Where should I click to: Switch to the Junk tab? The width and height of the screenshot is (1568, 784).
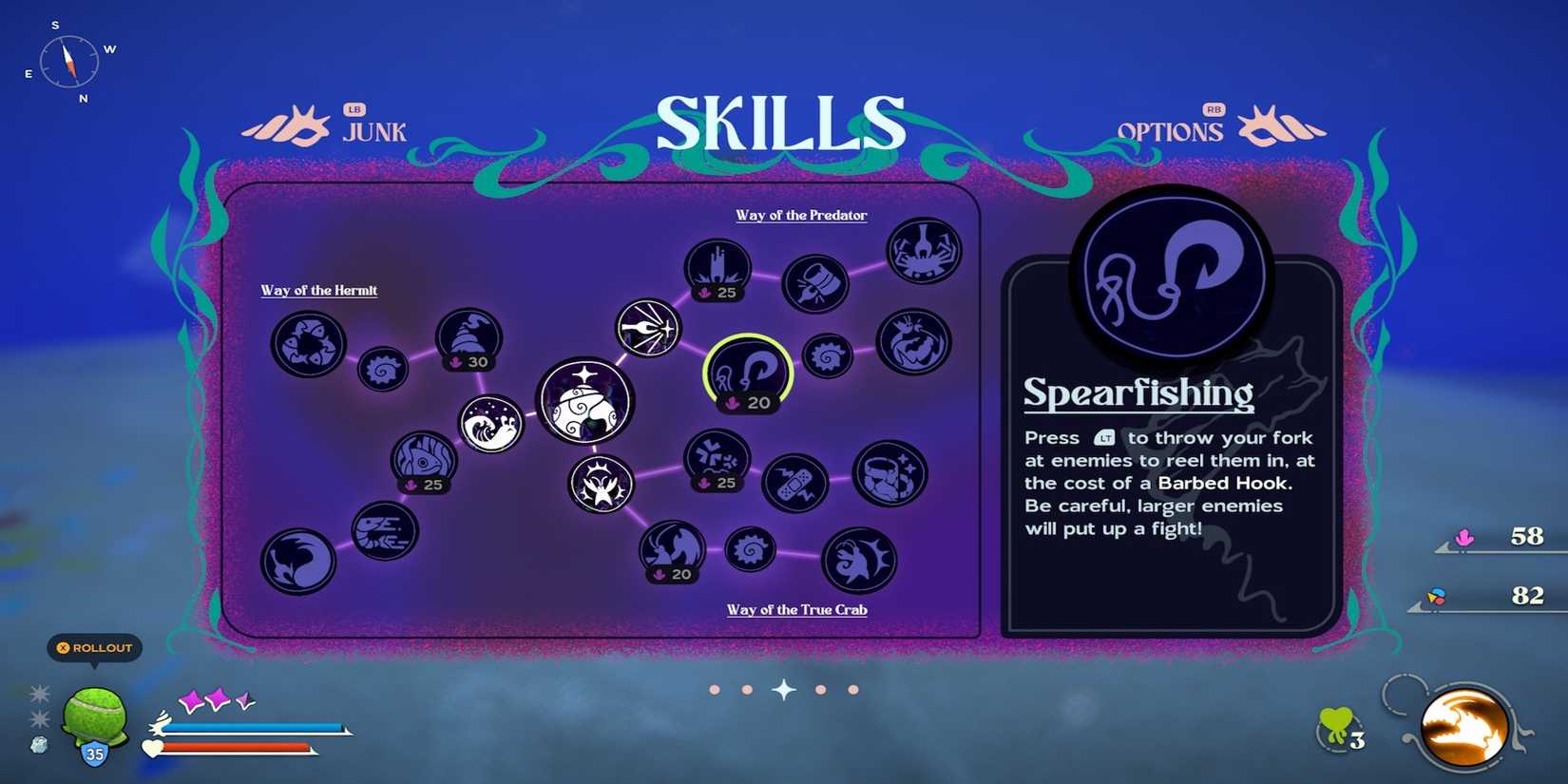click(373, 132)
